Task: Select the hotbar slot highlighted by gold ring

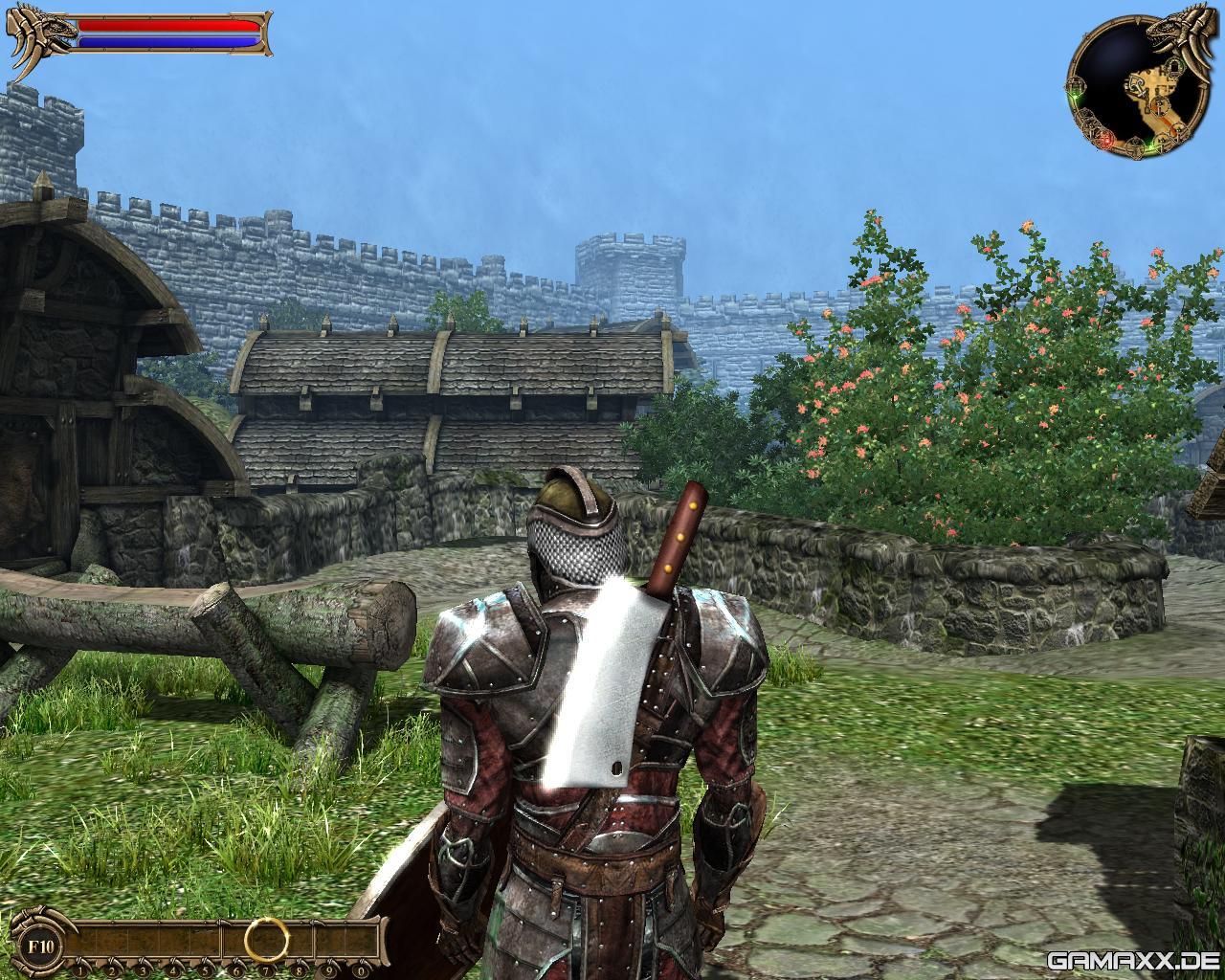Action: click(265, 938)
